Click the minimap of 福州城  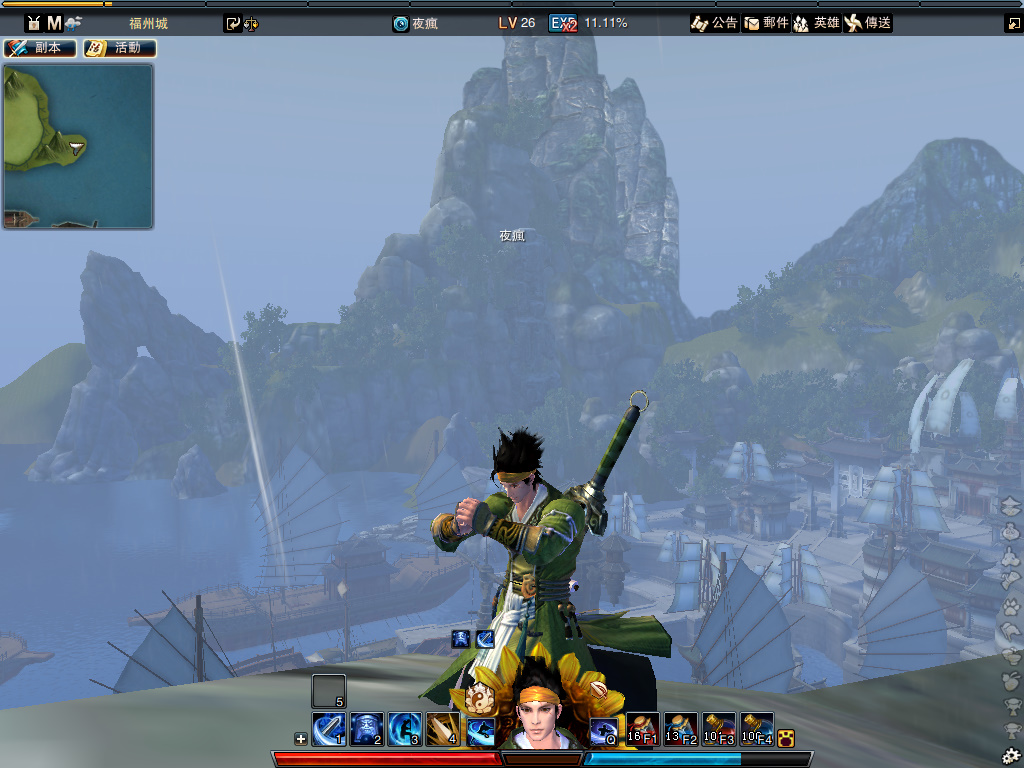[x=78, y=146]
